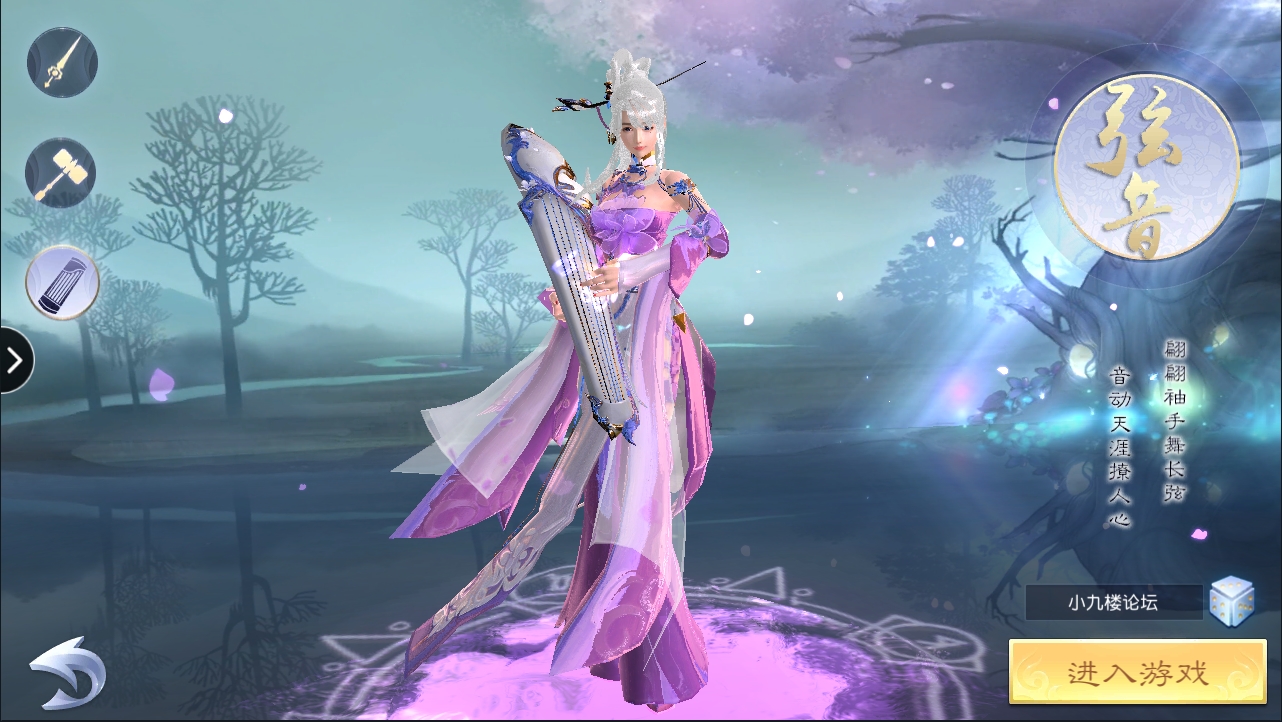Viewport: 1282px width, 722px height.
Task: Click the character name field
Action: (1113, 602)
